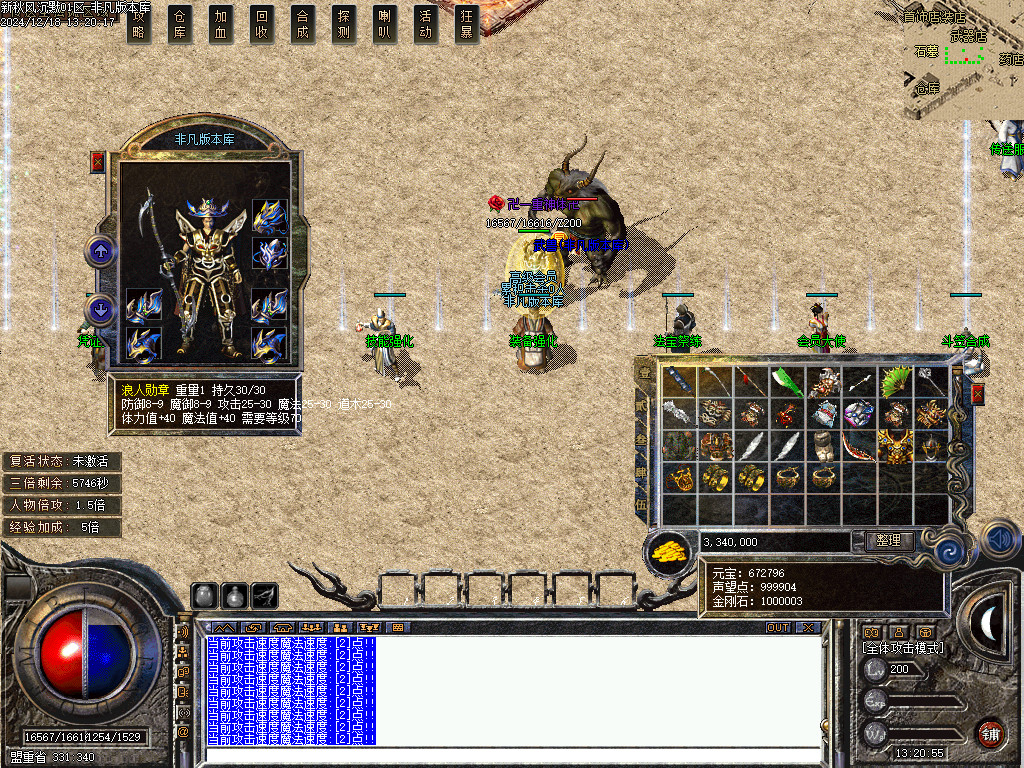Screen dimensions: 1024x768
Task: Activate the 狂暴 berserk button
Action: click(466, 24)
